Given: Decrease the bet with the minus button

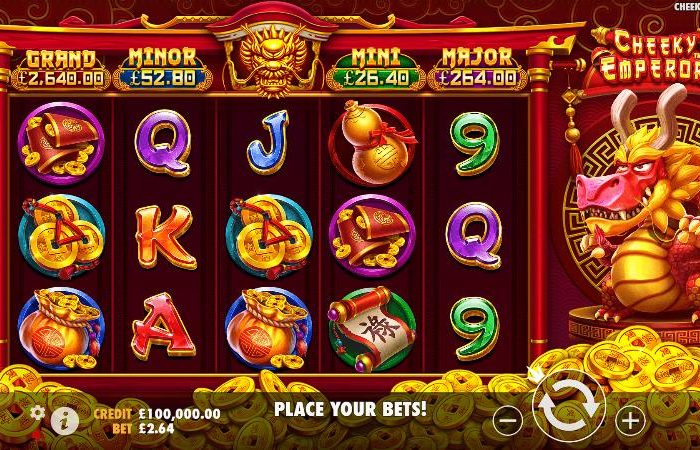Looking at the screenshot, I should 508,421.
